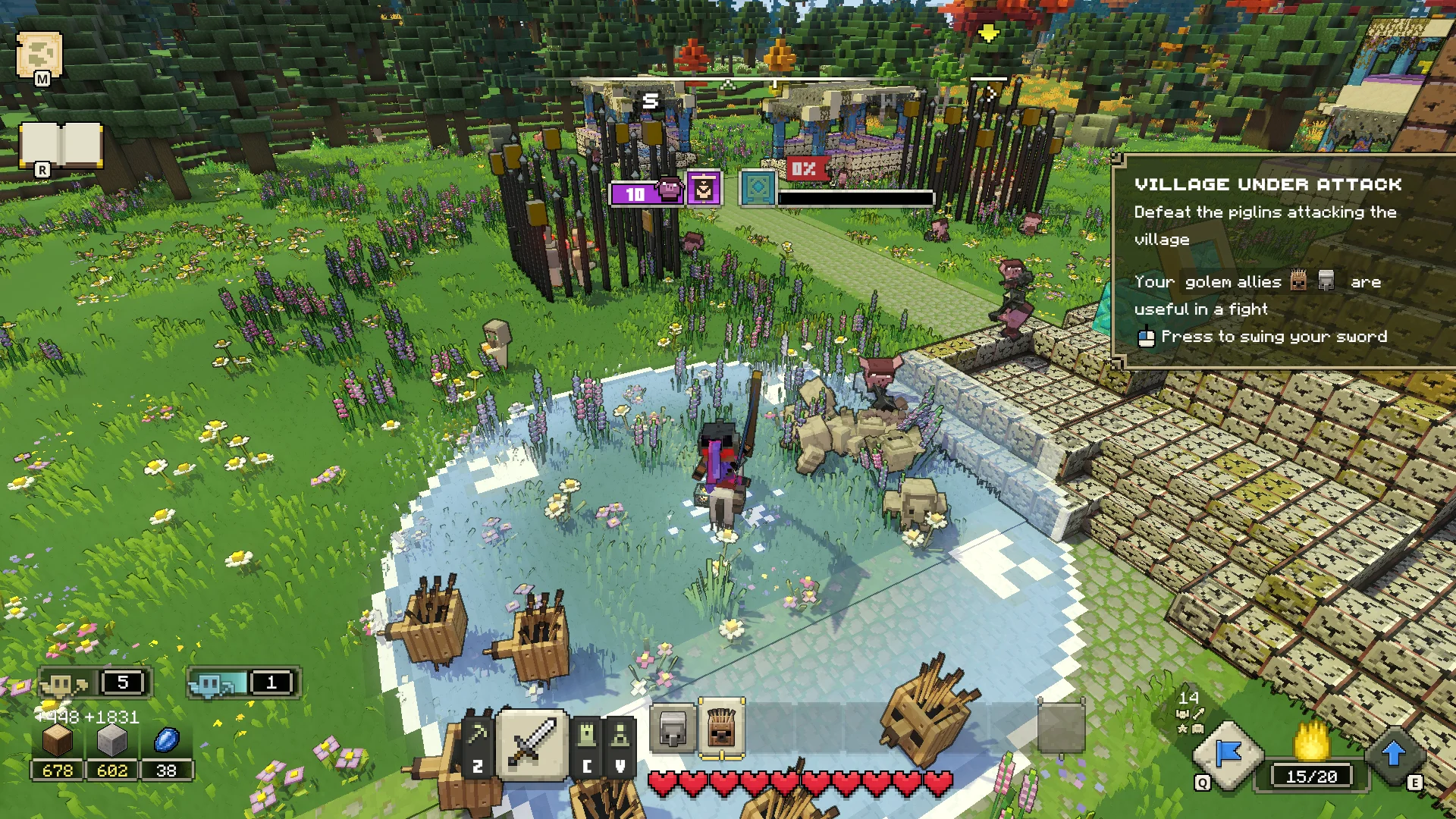Expand the compass chevron at top right
This screenshot has height=819, width=1456.
pos(991,95)
